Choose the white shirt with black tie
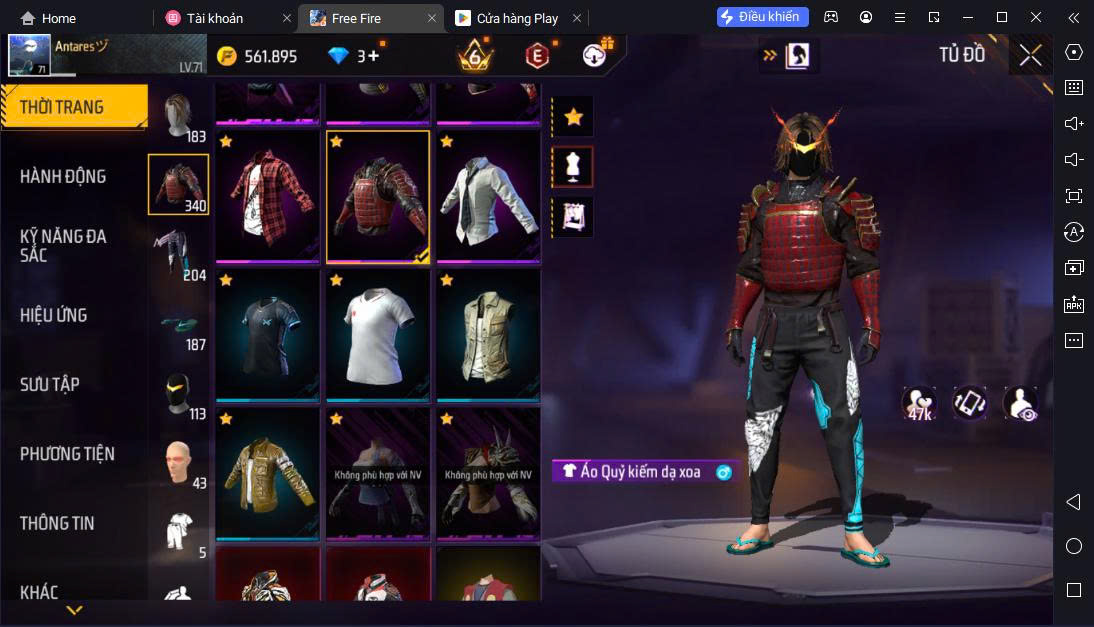The width and height of the screenshot is (1094, 627). 488,197
